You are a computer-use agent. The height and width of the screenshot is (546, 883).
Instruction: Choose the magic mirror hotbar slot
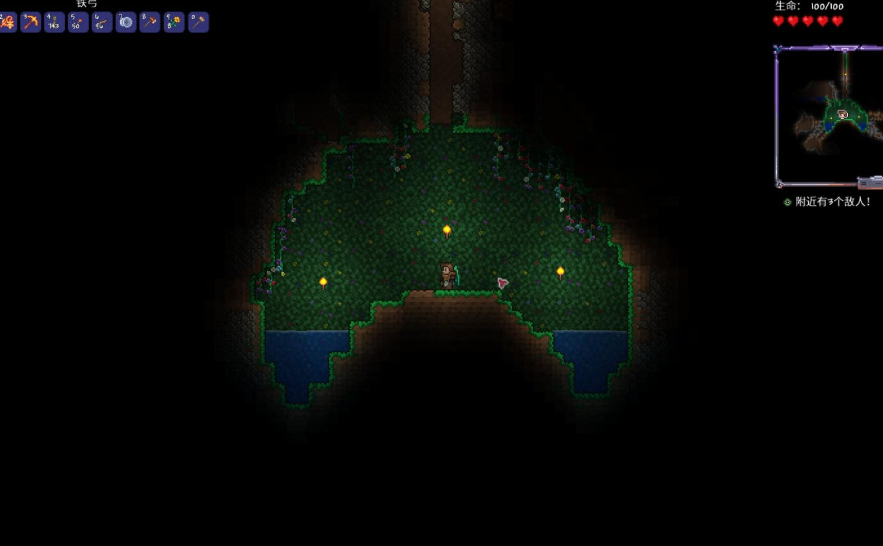point(126,22)
